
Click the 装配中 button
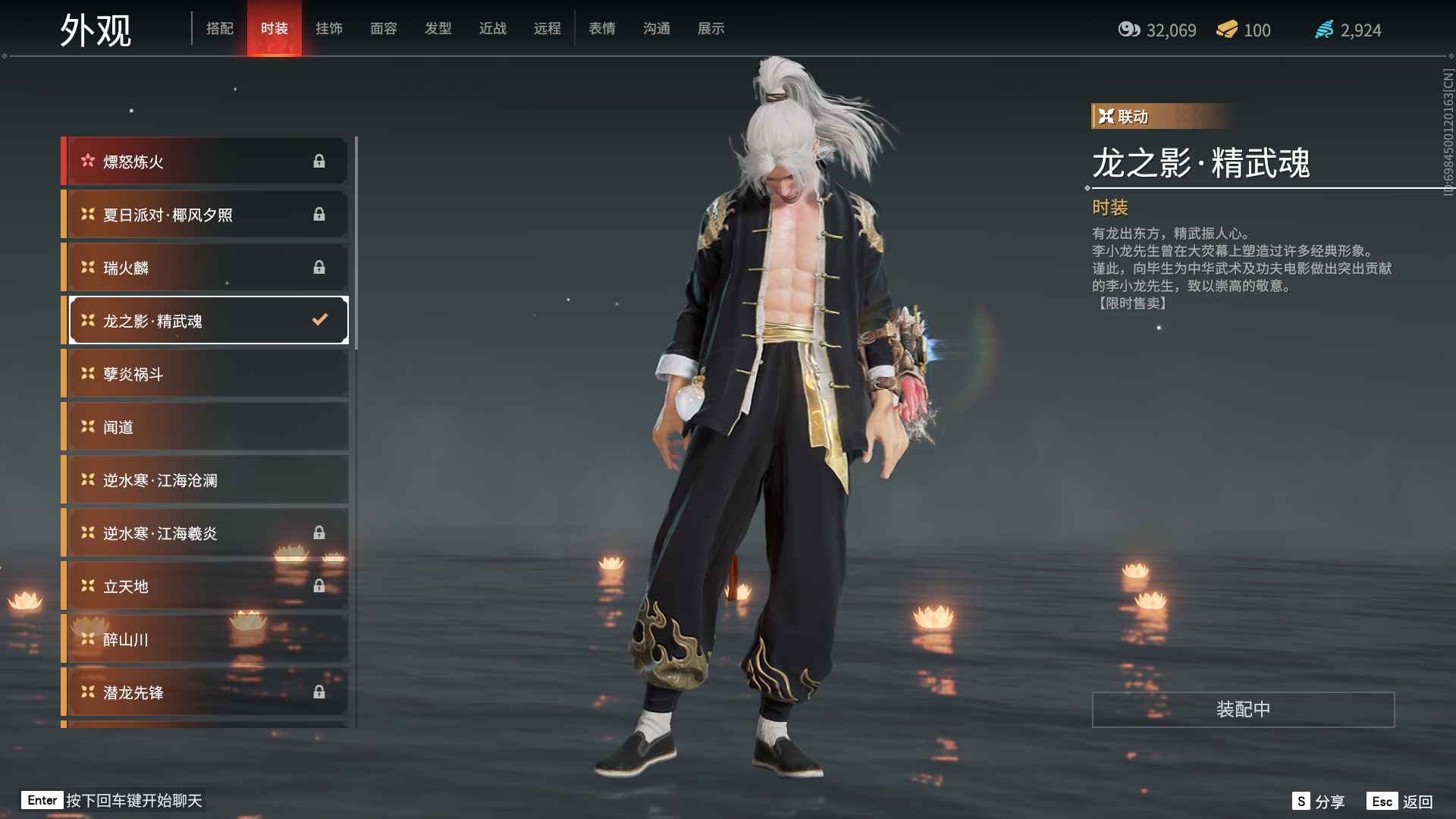[x=1241, y=710]
